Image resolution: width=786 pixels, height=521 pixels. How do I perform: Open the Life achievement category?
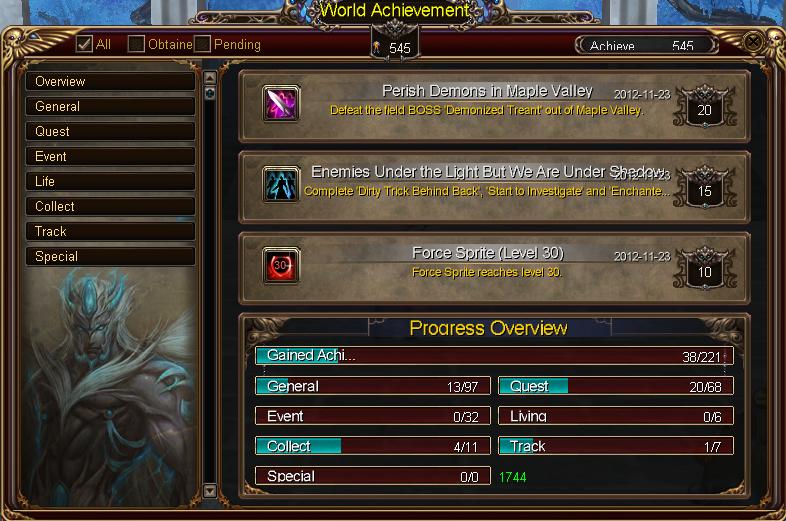tap(110, 181)
